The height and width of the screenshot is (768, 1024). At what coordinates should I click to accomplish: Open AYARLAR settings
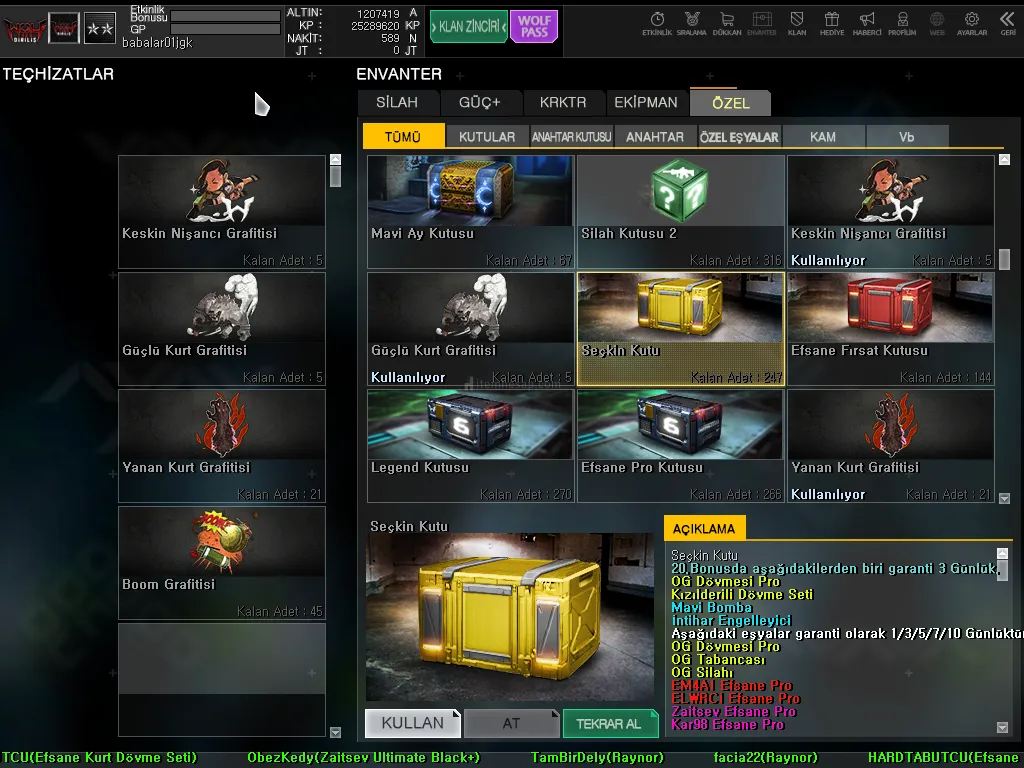pyautogui.click(x=971, y=24)
